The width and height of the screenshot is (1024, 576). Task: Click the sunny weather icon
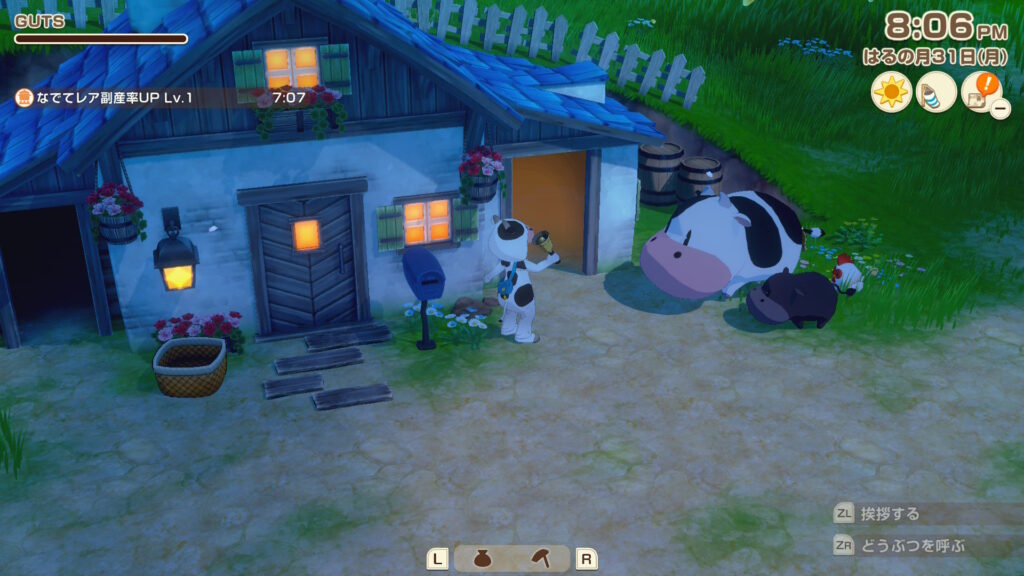[x=890, y=93]
